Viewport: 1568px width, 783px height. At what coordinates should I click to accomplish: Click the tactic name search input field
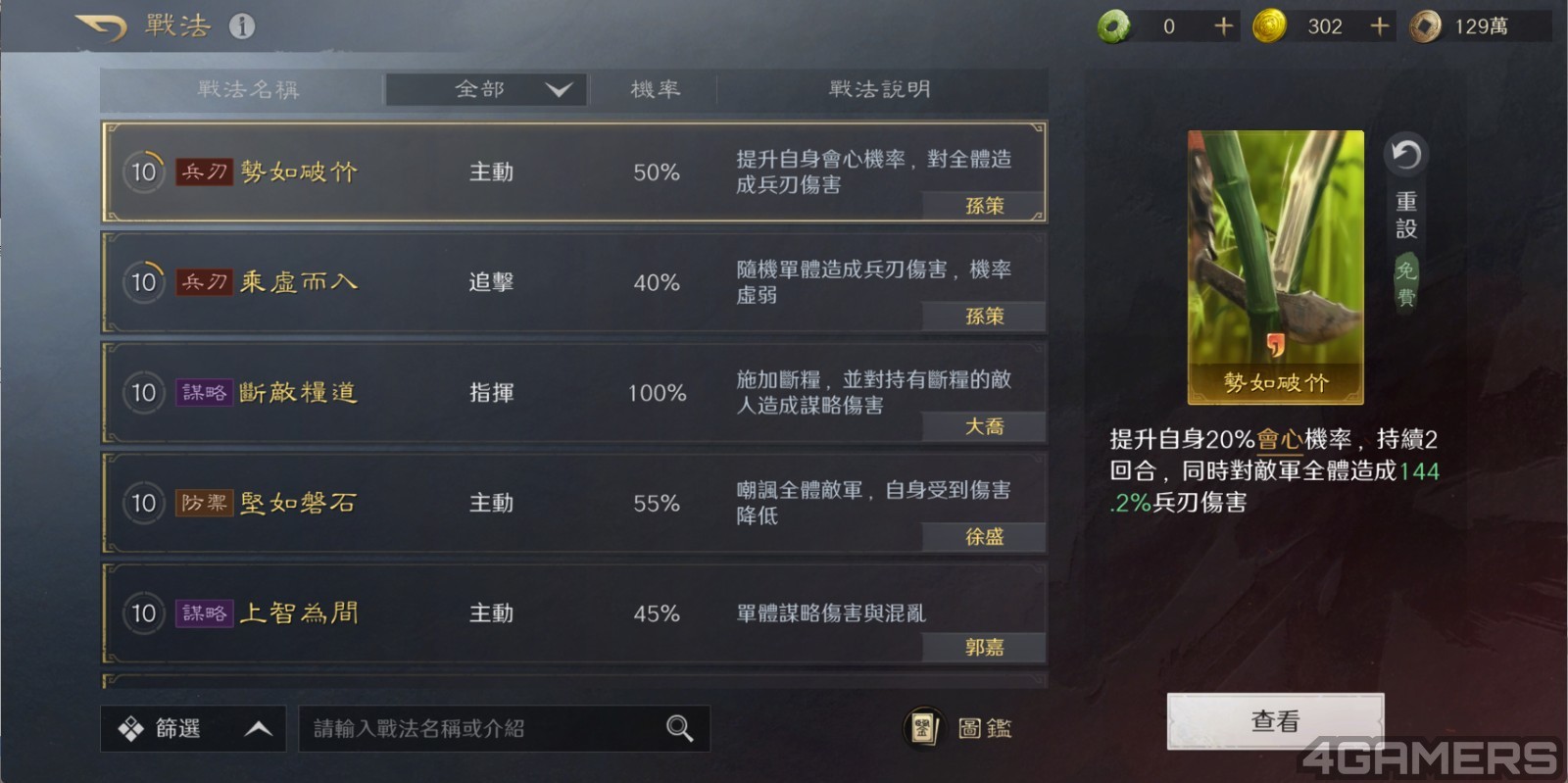pyautogui.click(x=470, y=728)
